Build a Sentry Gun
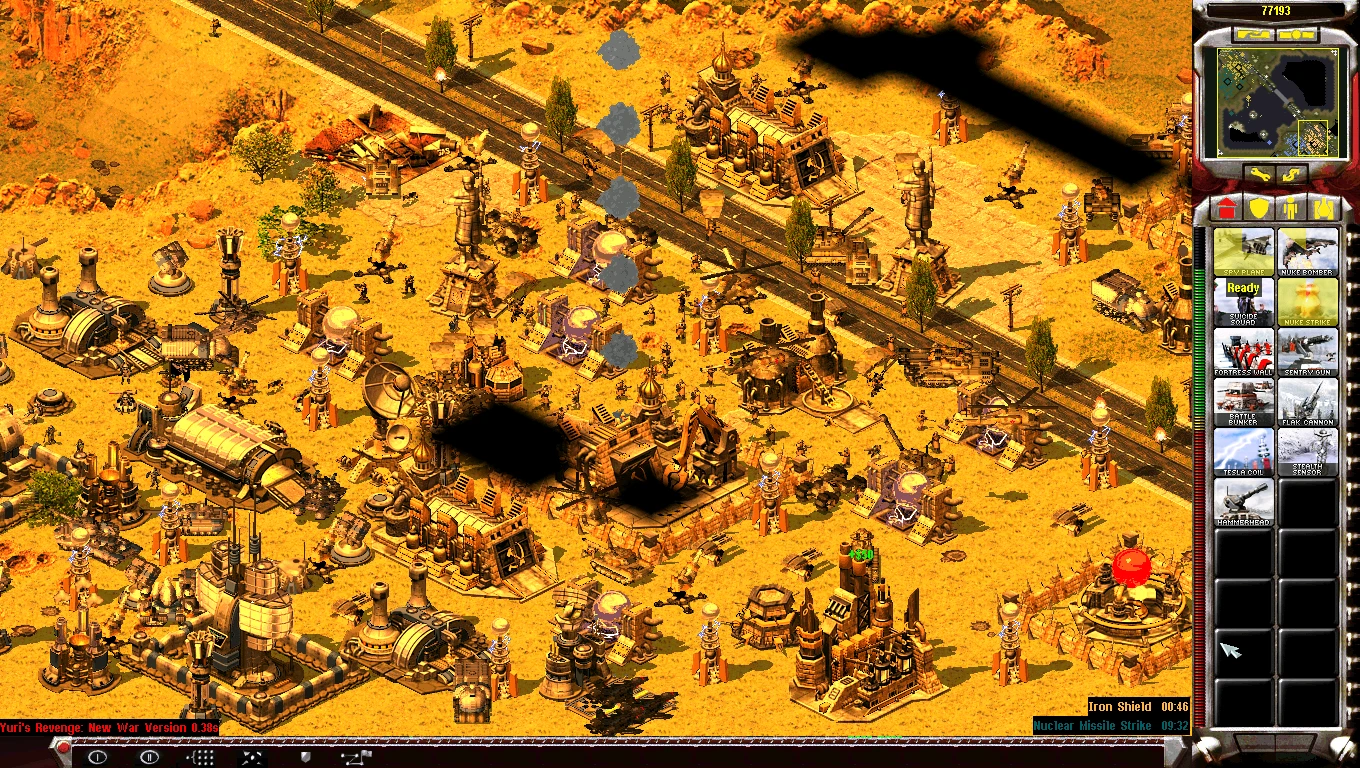 pyautogui.click(x=1308, y=351)
